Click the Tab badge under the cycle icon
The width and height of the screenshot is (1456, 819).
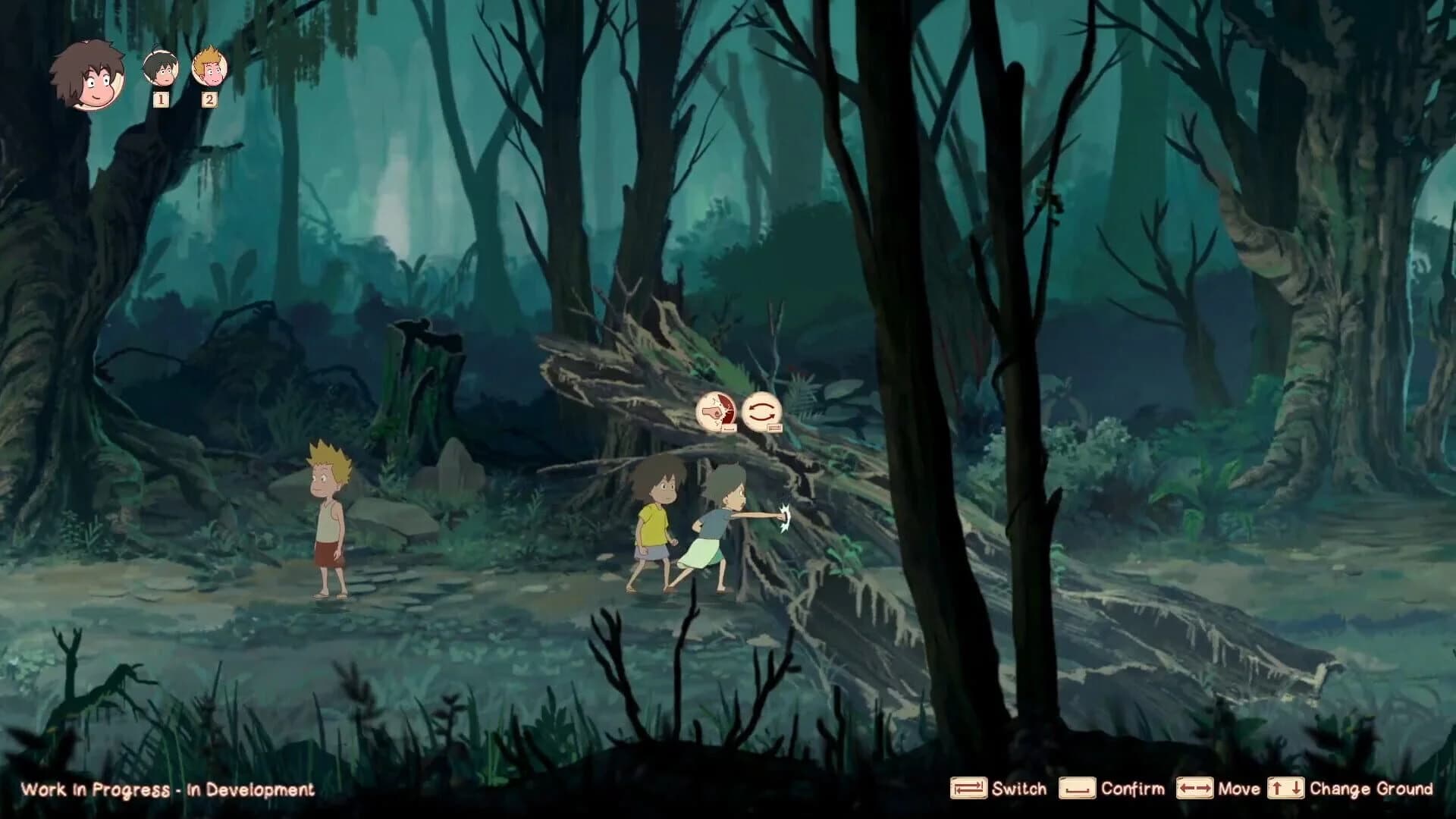(x=774, y=428)
